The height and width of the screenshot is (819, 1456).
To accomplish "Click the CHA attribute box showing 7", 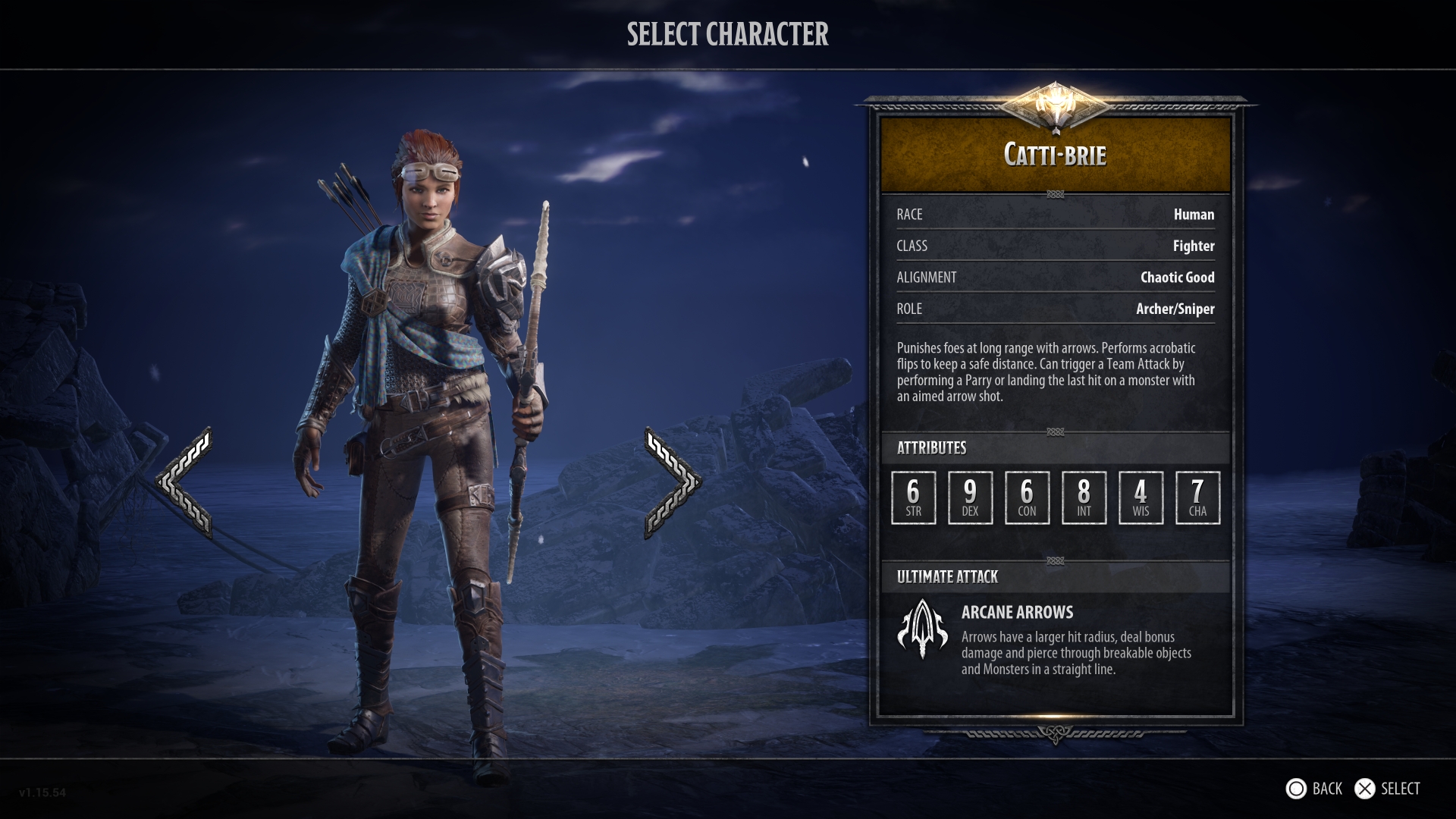I will click(1197, 497).
